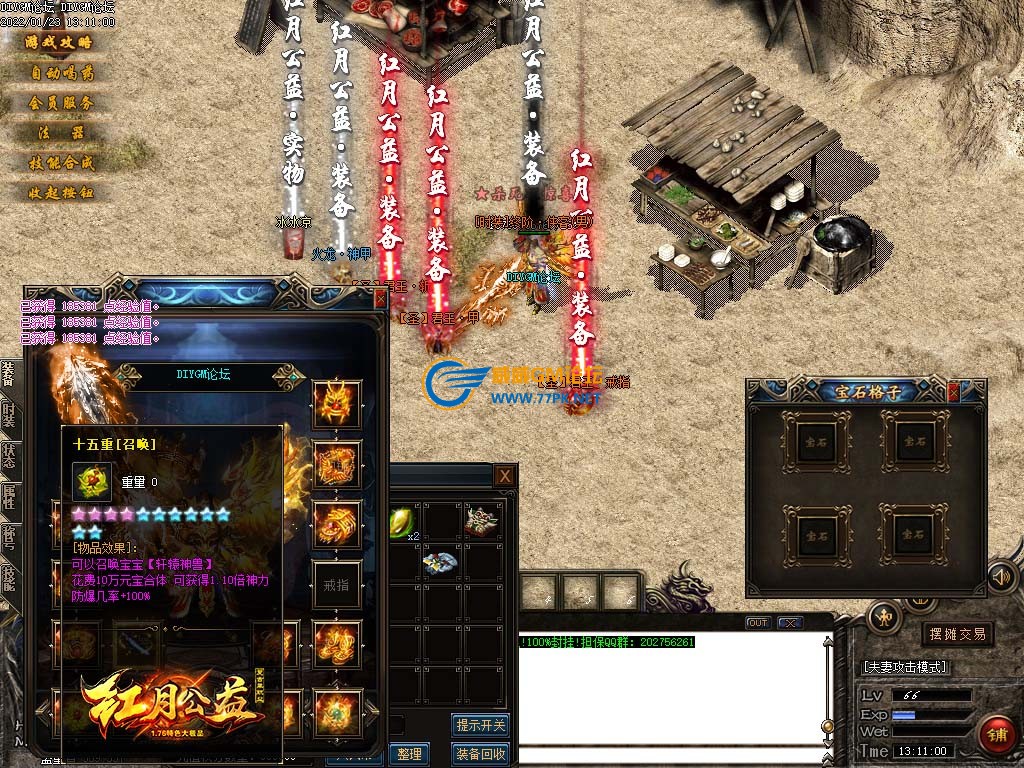Viewport: 1024px width, 768px height.
Task: Close the inventory bag window
Action: (505, 476)
